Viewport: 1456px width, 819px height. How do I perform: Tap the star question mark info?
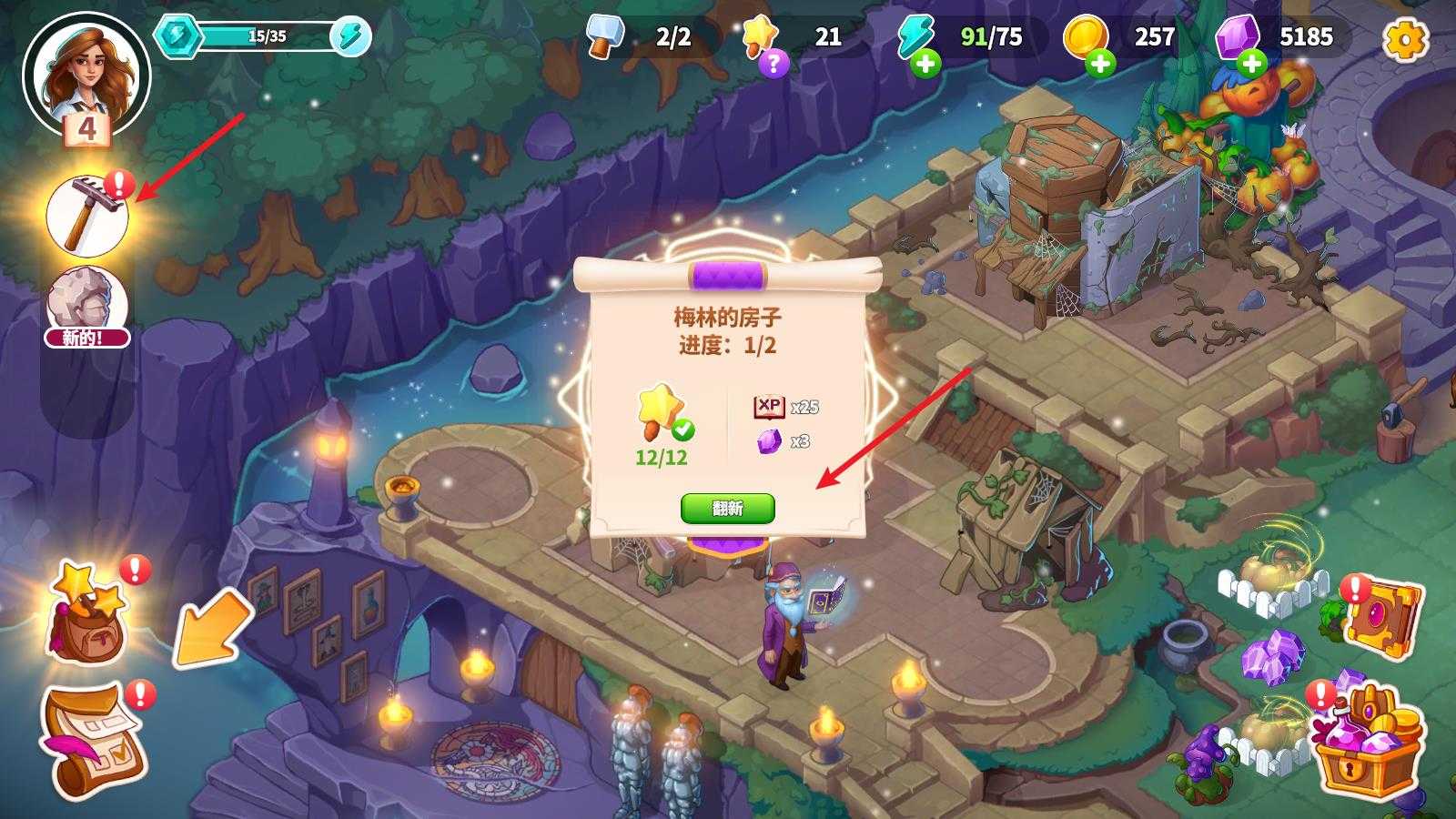point(773,63)
